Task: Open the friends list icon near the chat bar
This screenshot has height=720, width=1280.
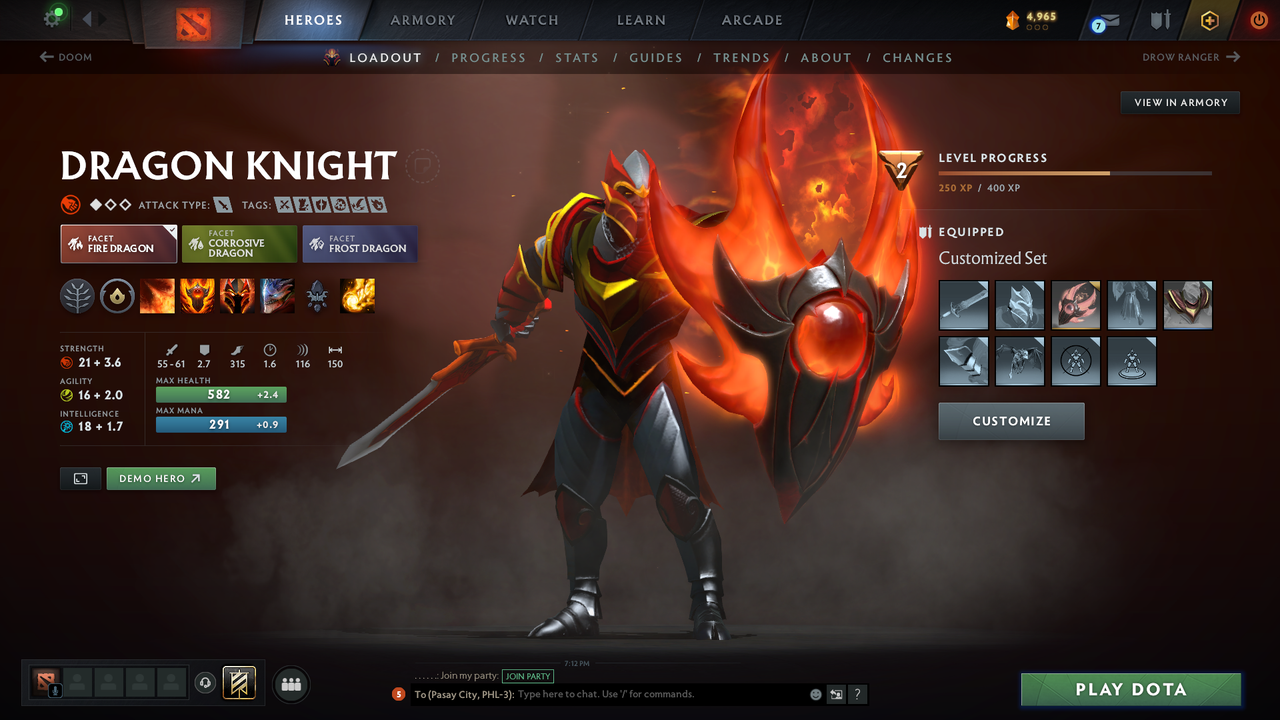Action: tap(290, 684)
